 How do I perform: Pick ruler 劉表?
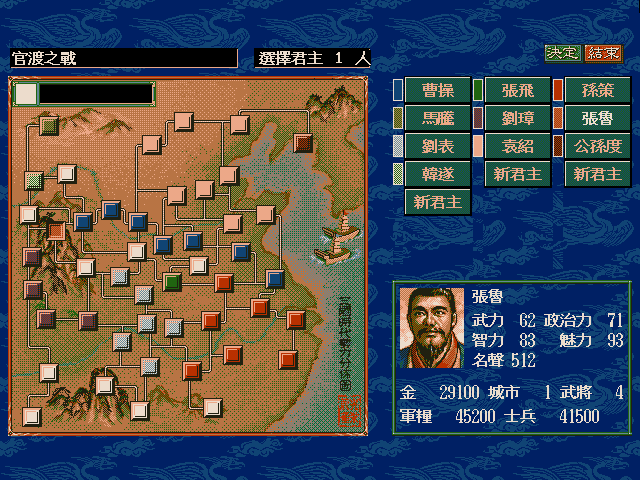coord(436,147)
